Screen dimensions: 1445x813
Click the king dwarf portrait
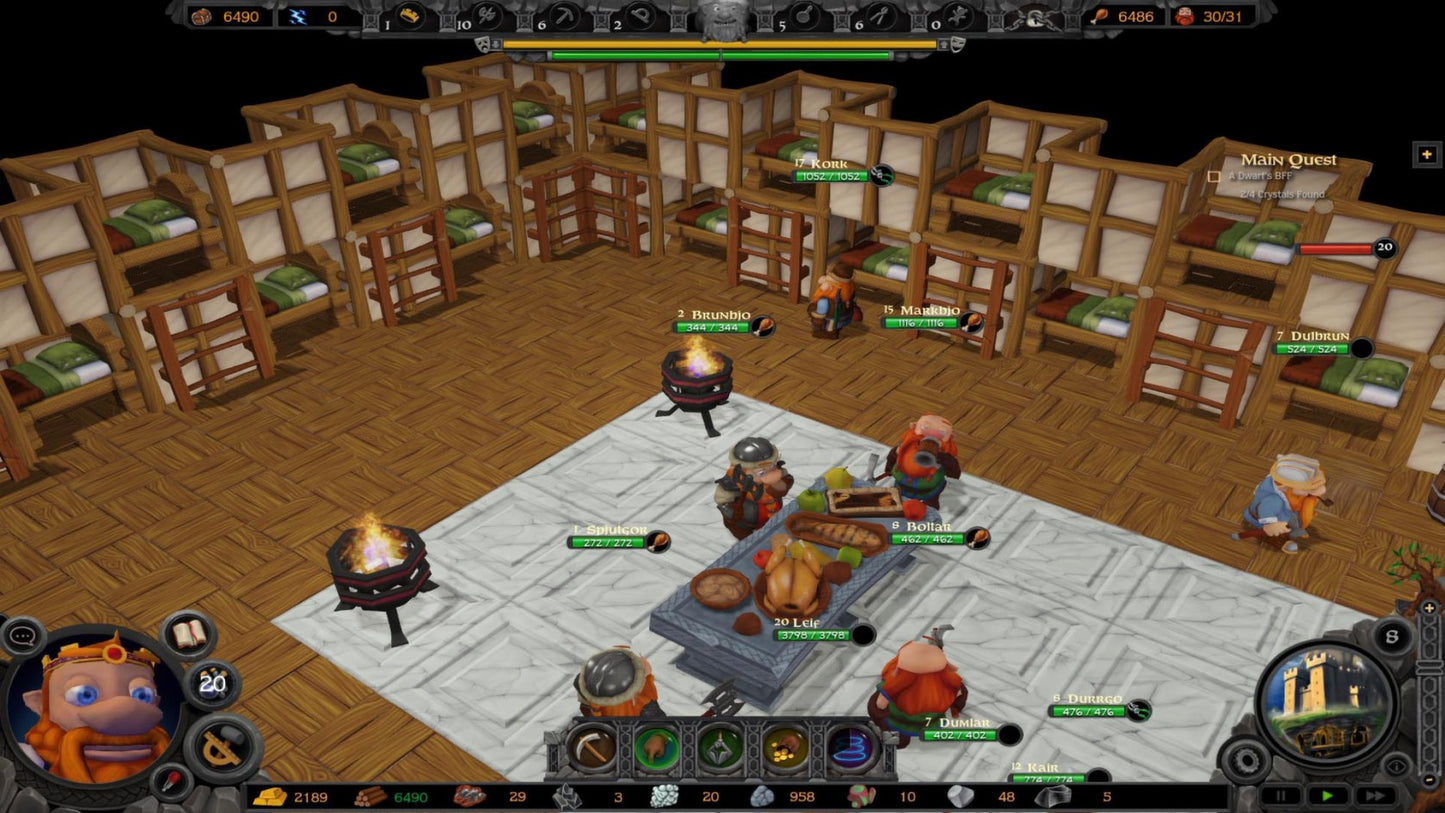tap(93, 707)
